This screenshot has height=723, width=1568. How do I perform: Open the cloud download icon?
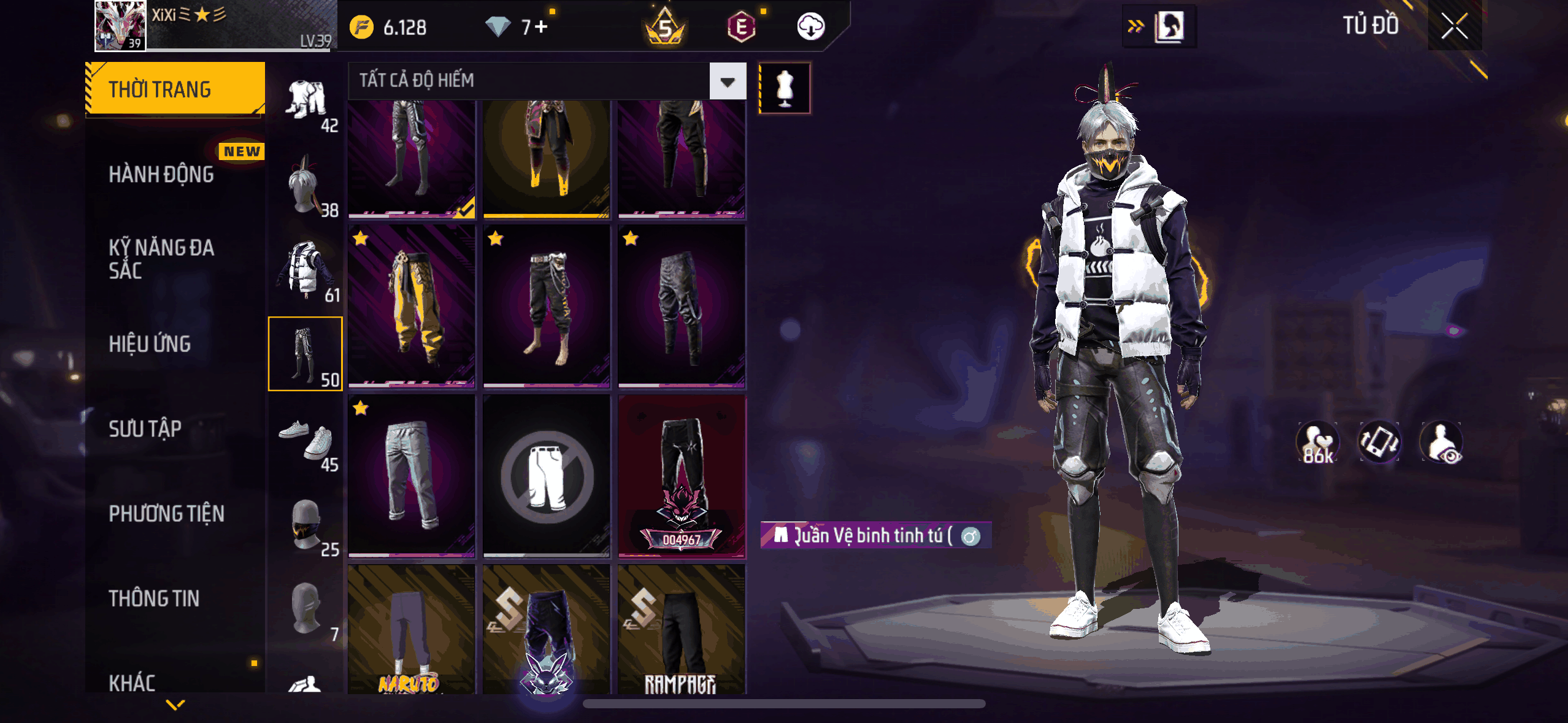(810, 27)
